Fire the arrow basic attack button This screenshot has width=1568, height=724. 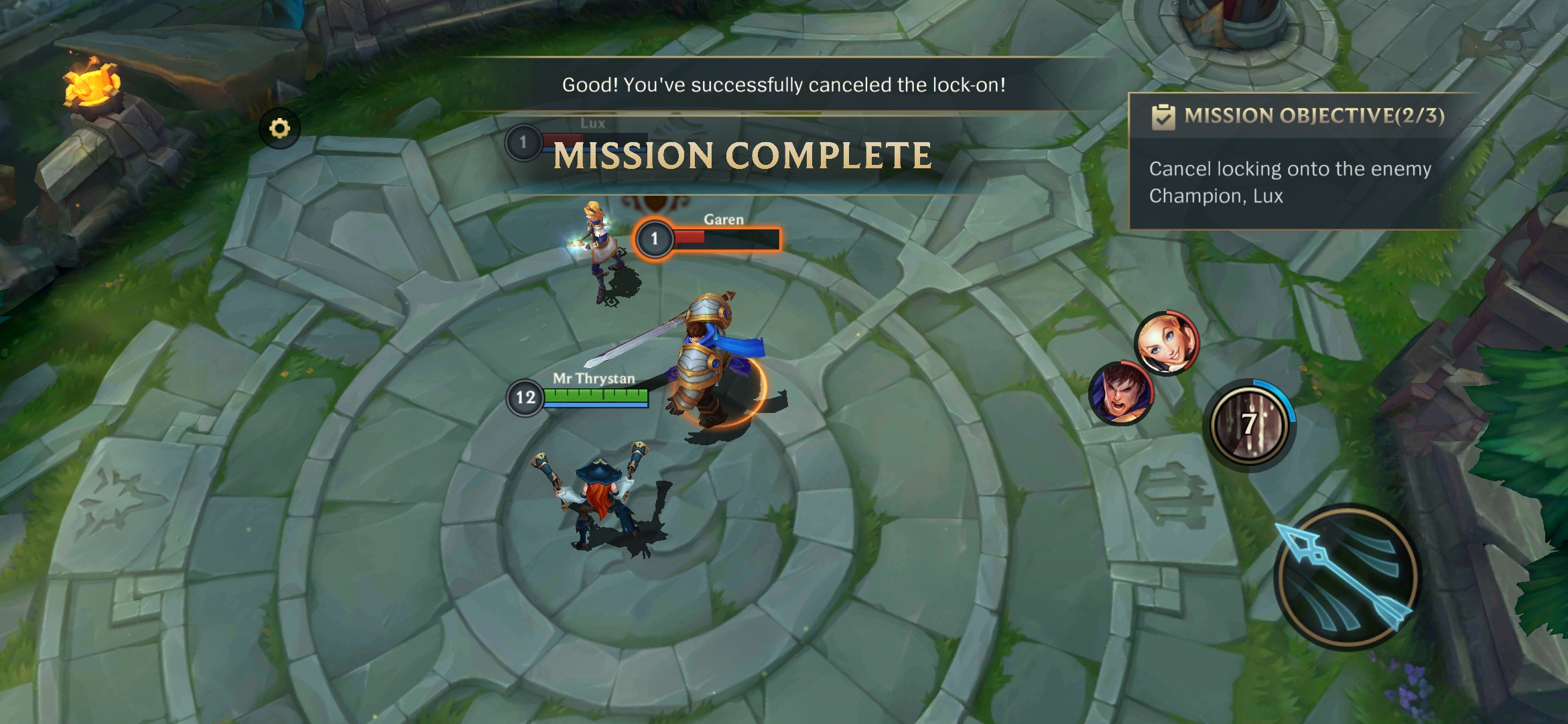coord(1346,577)
